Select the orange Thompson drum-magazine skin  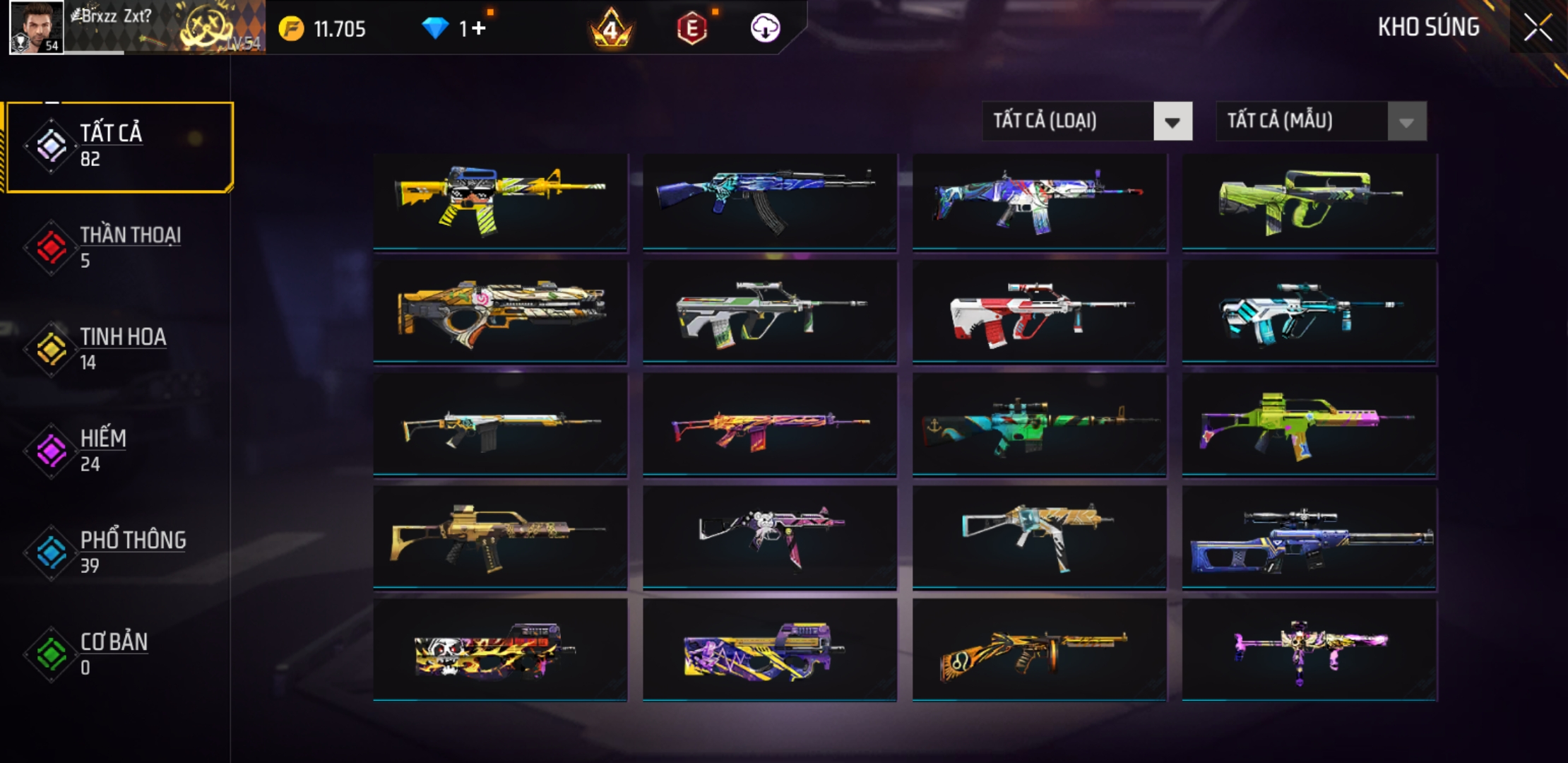tap(1039, 649)
